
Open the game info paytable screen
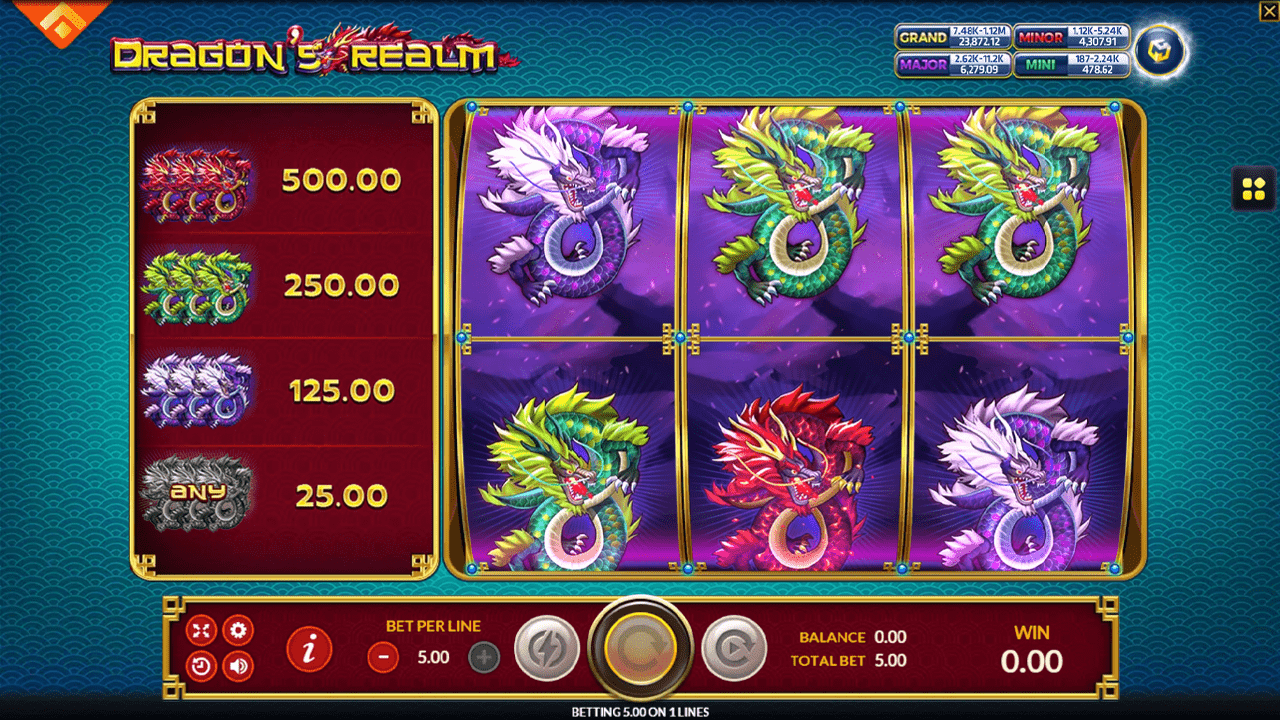[308, 649]
